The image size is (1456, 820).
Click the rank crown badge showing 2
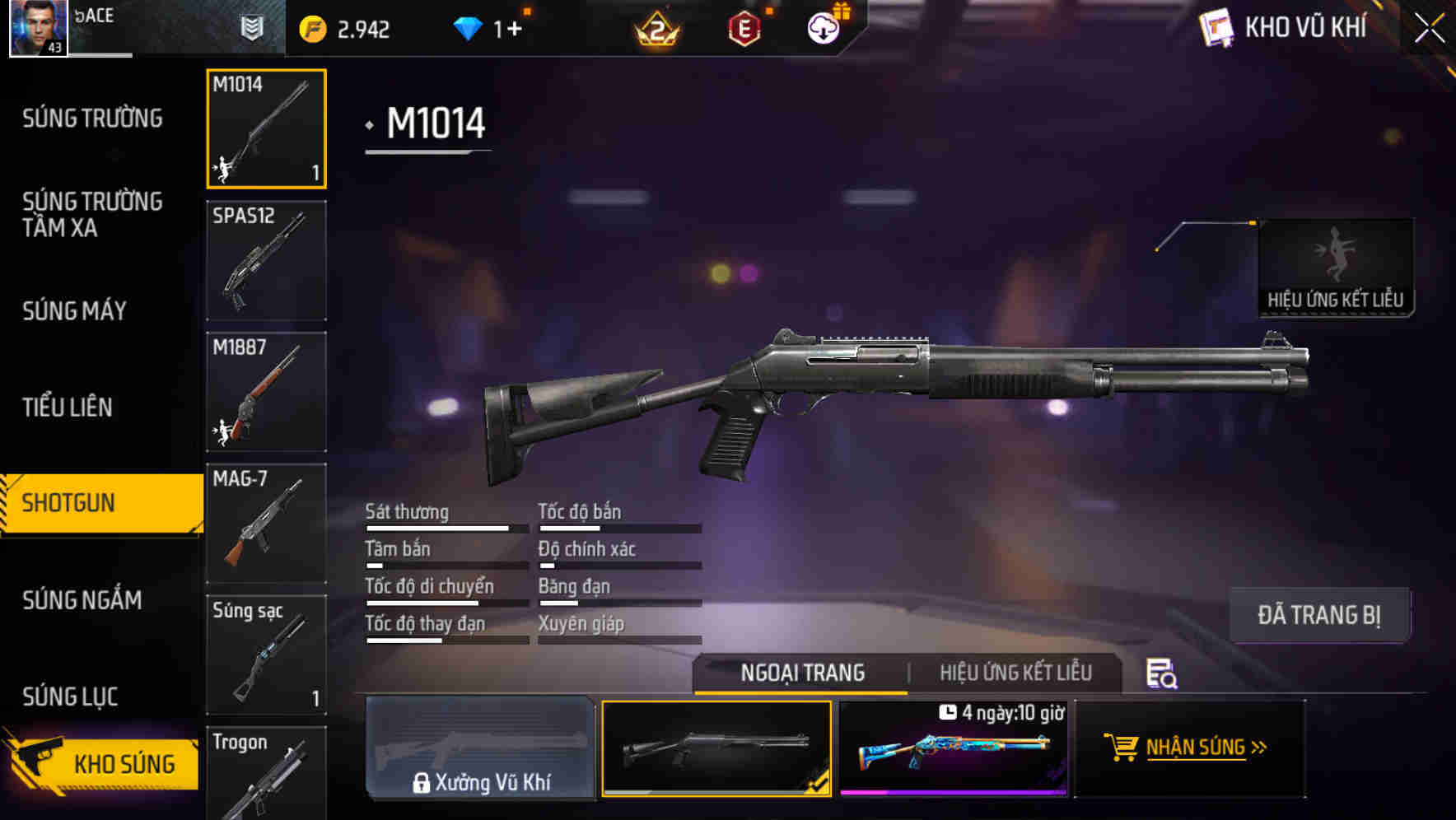[653, 26]
